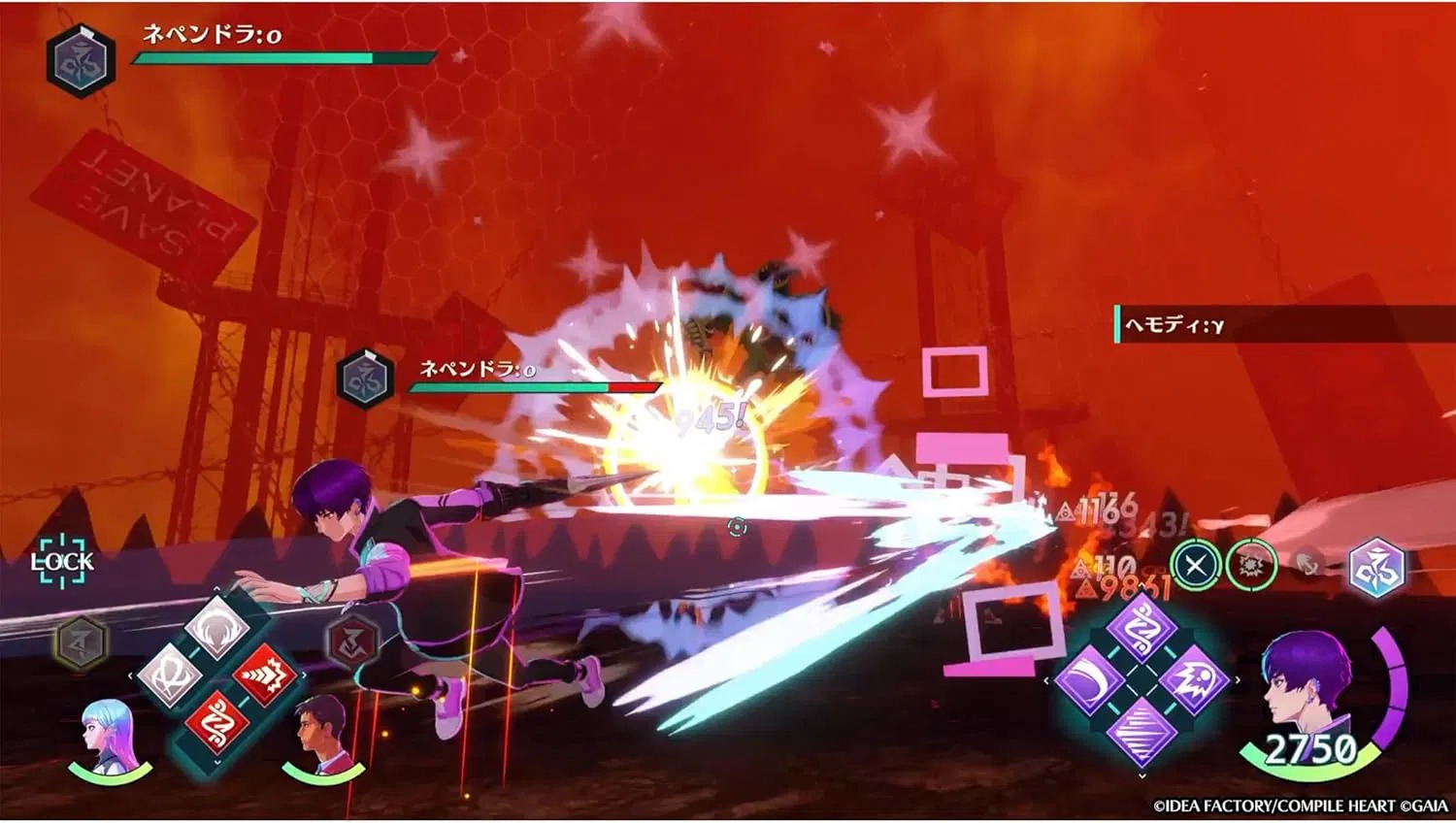Click the right chevron beside protagonist skill diamond
The height and width of the screenshot is (823, 1456).
[1237, 679]
